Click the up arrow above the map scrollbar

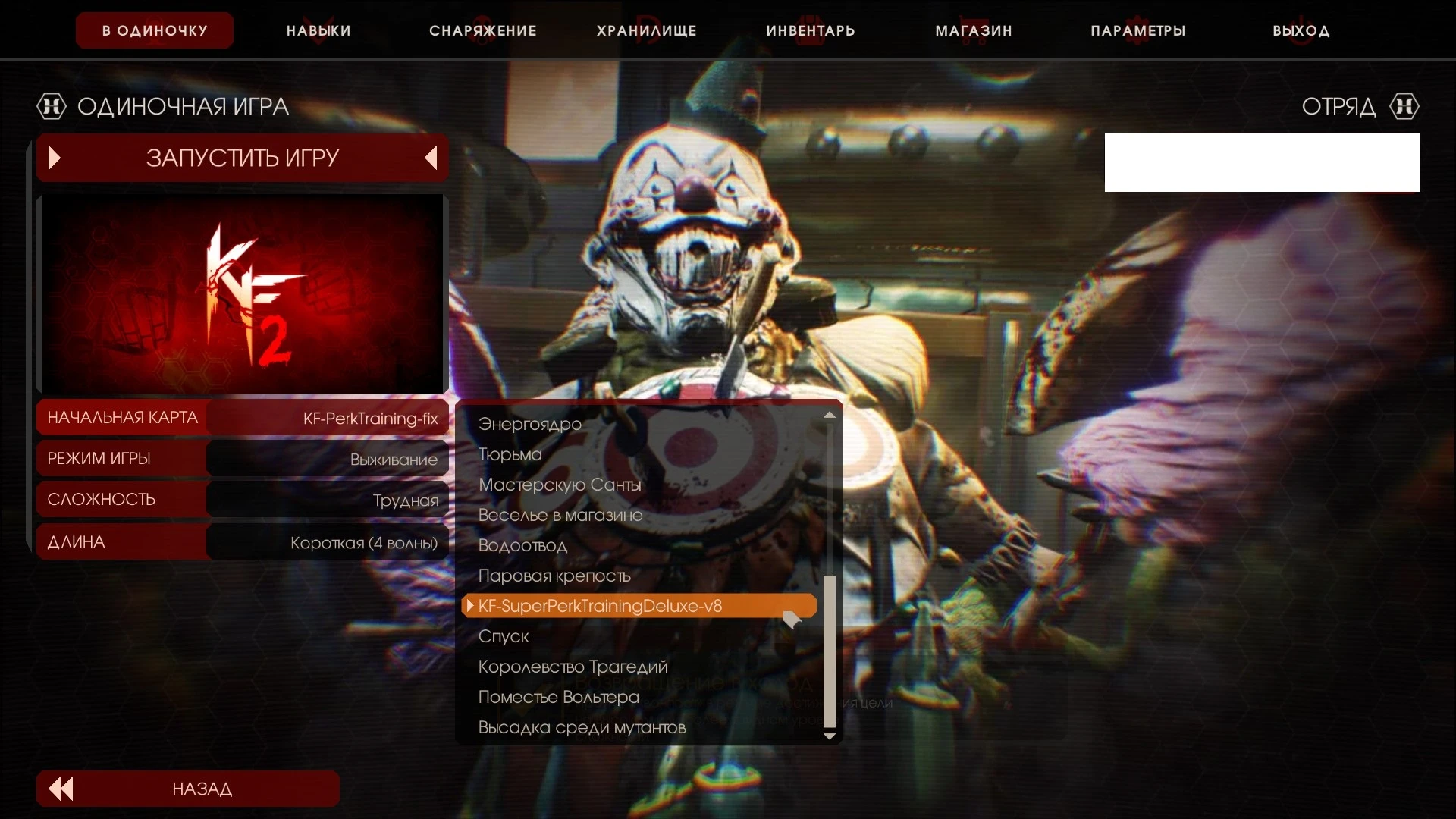pyautogui.click(x=829, y=415)
